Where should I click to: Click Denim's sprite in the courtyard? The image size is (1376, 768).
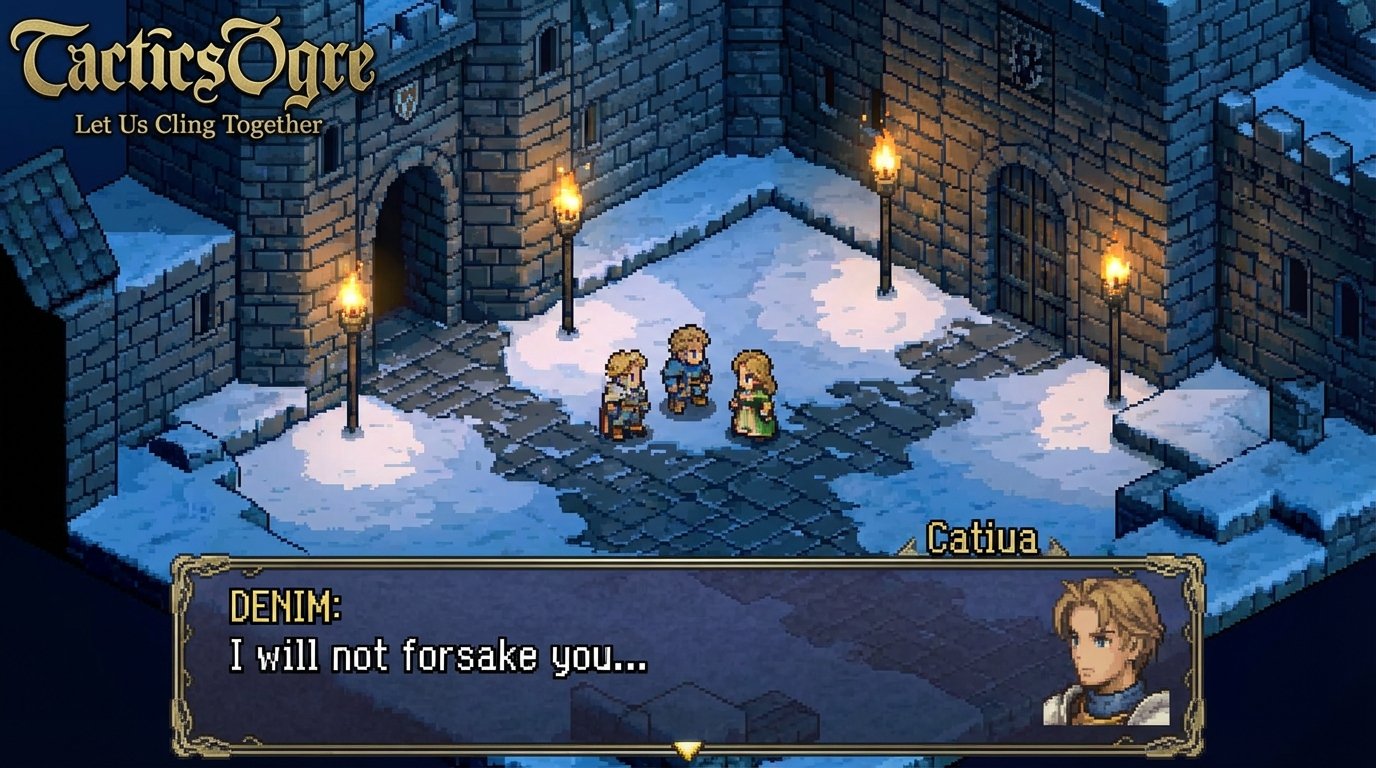(x=685, y=370)
